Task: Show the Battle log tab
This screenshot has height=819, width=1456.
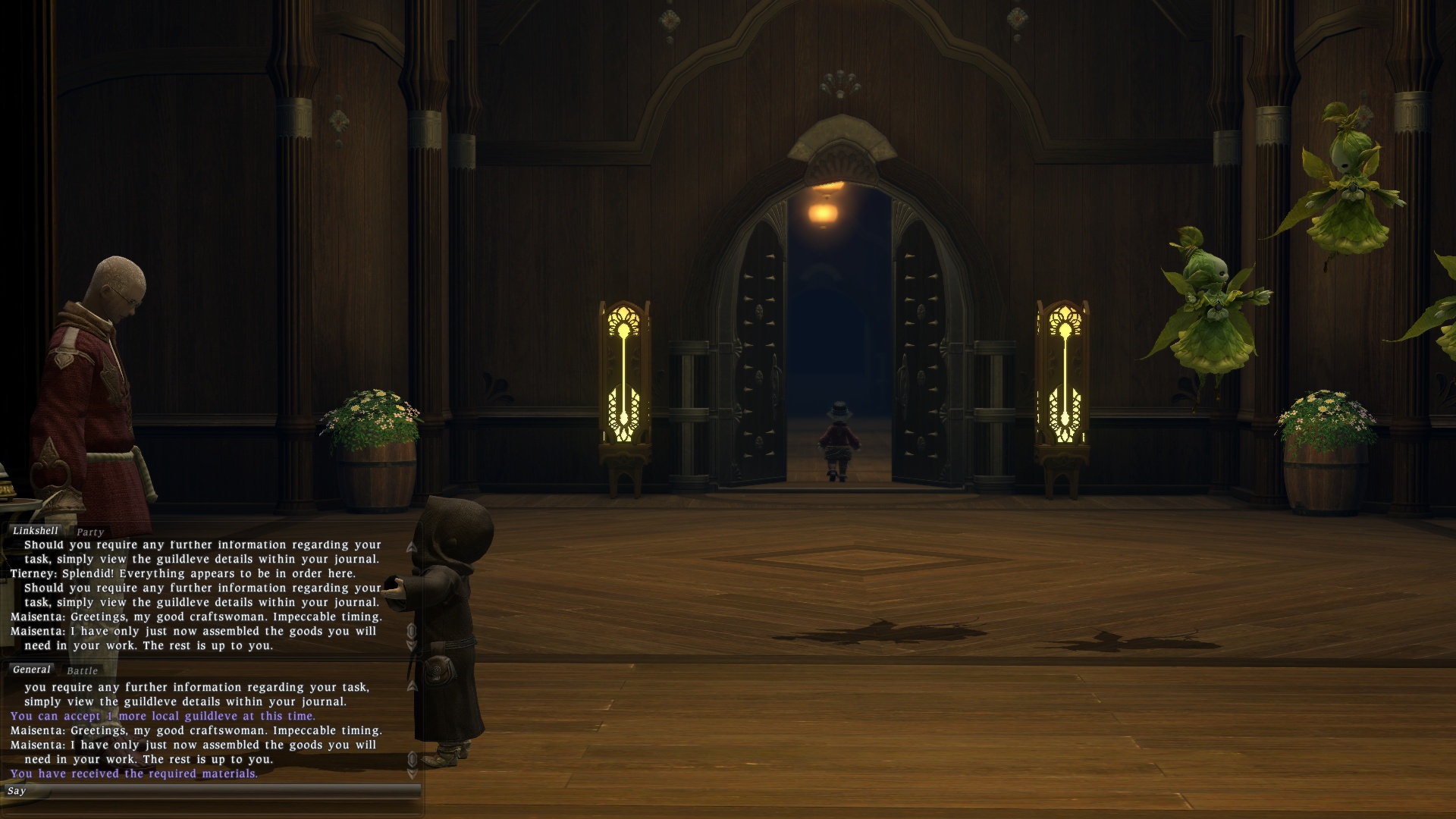Action: (x=82, y=671)
